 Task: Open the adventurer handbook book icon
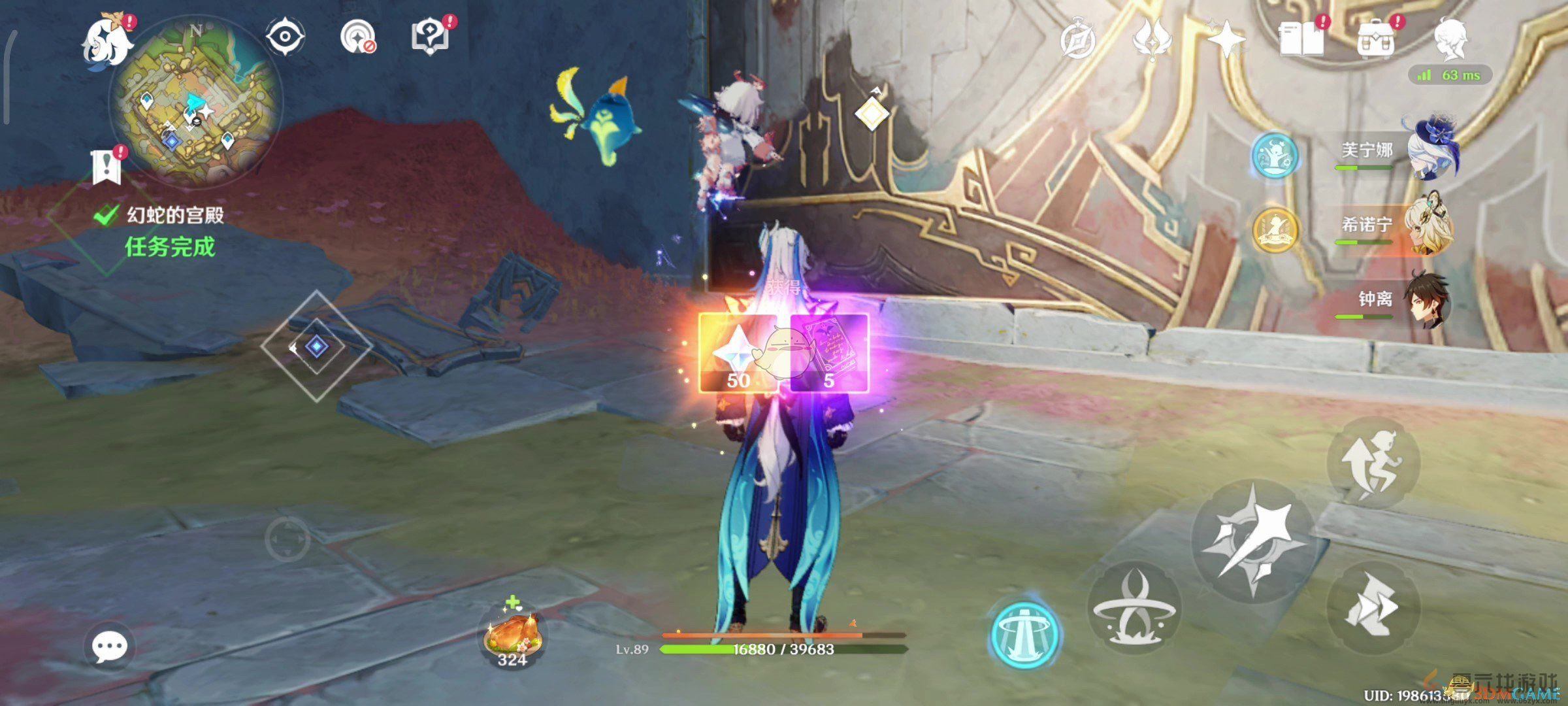point(1301,39)
